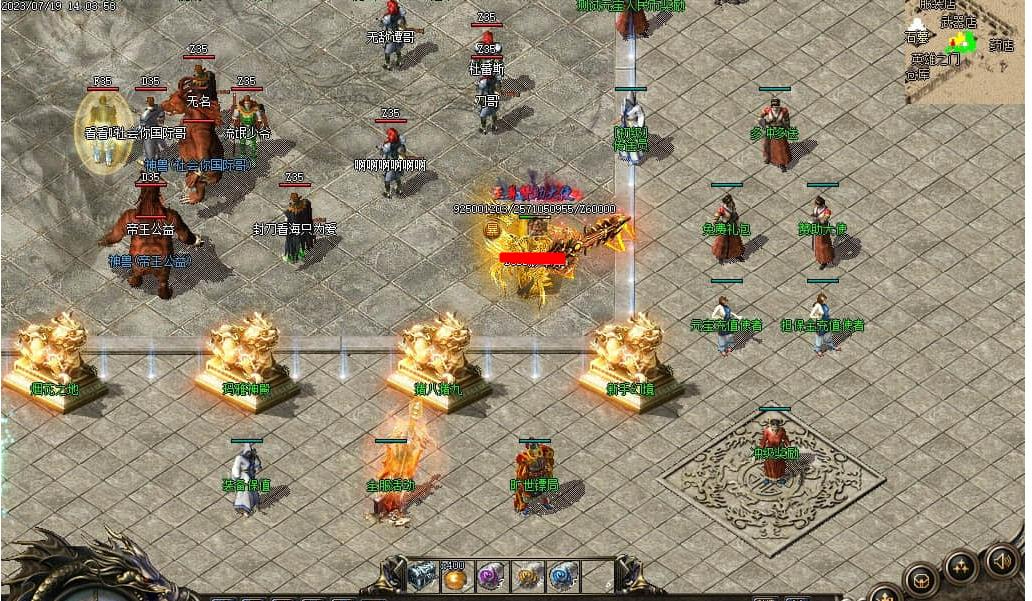Select the 石墓 marker on the minimap
The image size is (1032, 601).
(x=917, y=37)
